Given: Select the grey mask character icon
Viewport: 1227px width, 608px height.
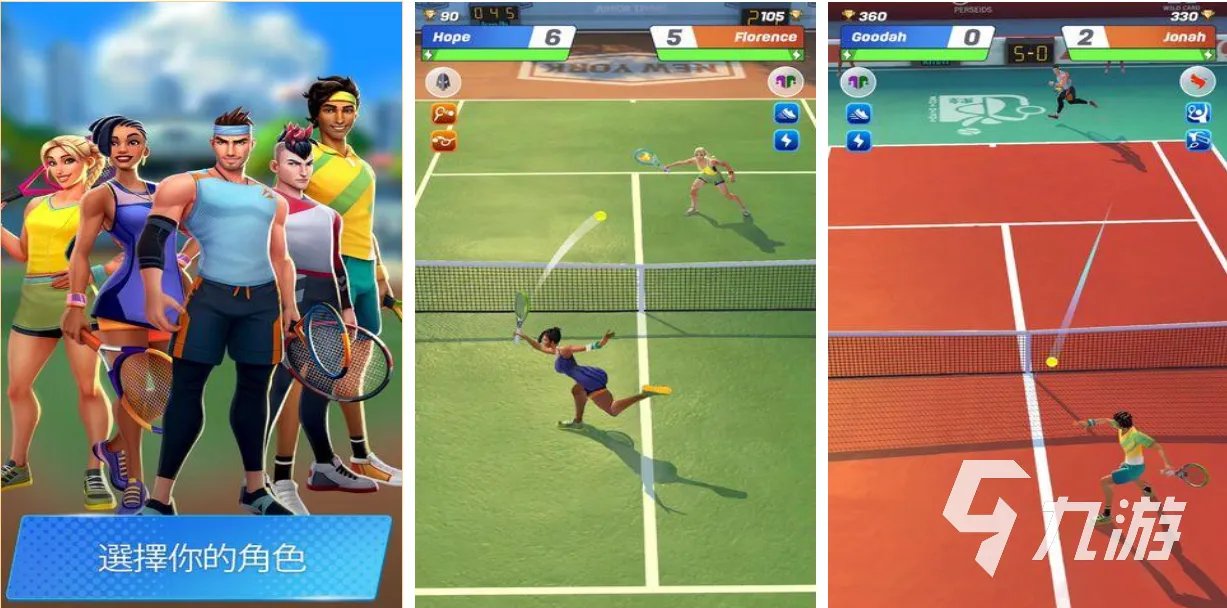Looking at the screenshot, I should tap(443, 83).
